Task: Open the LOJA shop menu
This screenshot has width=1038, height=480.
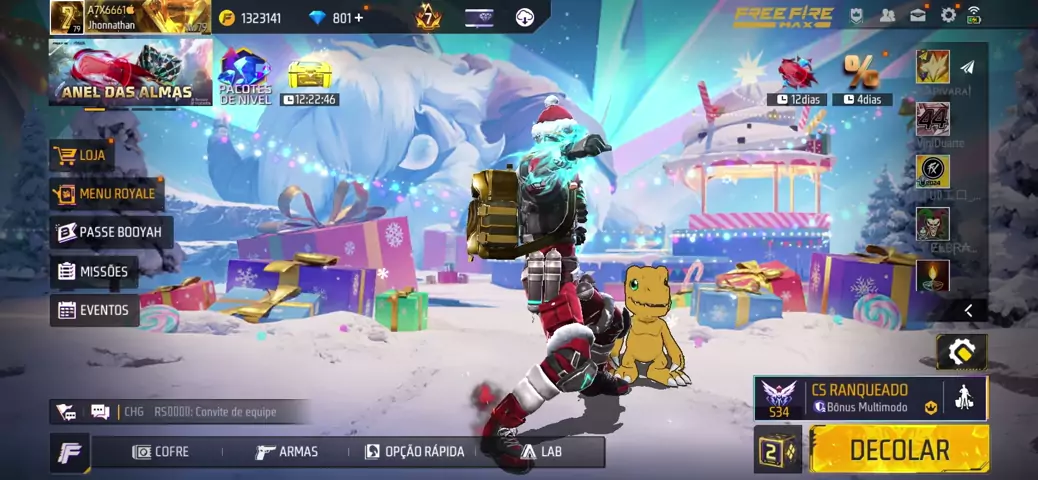Action: [82, 155]
